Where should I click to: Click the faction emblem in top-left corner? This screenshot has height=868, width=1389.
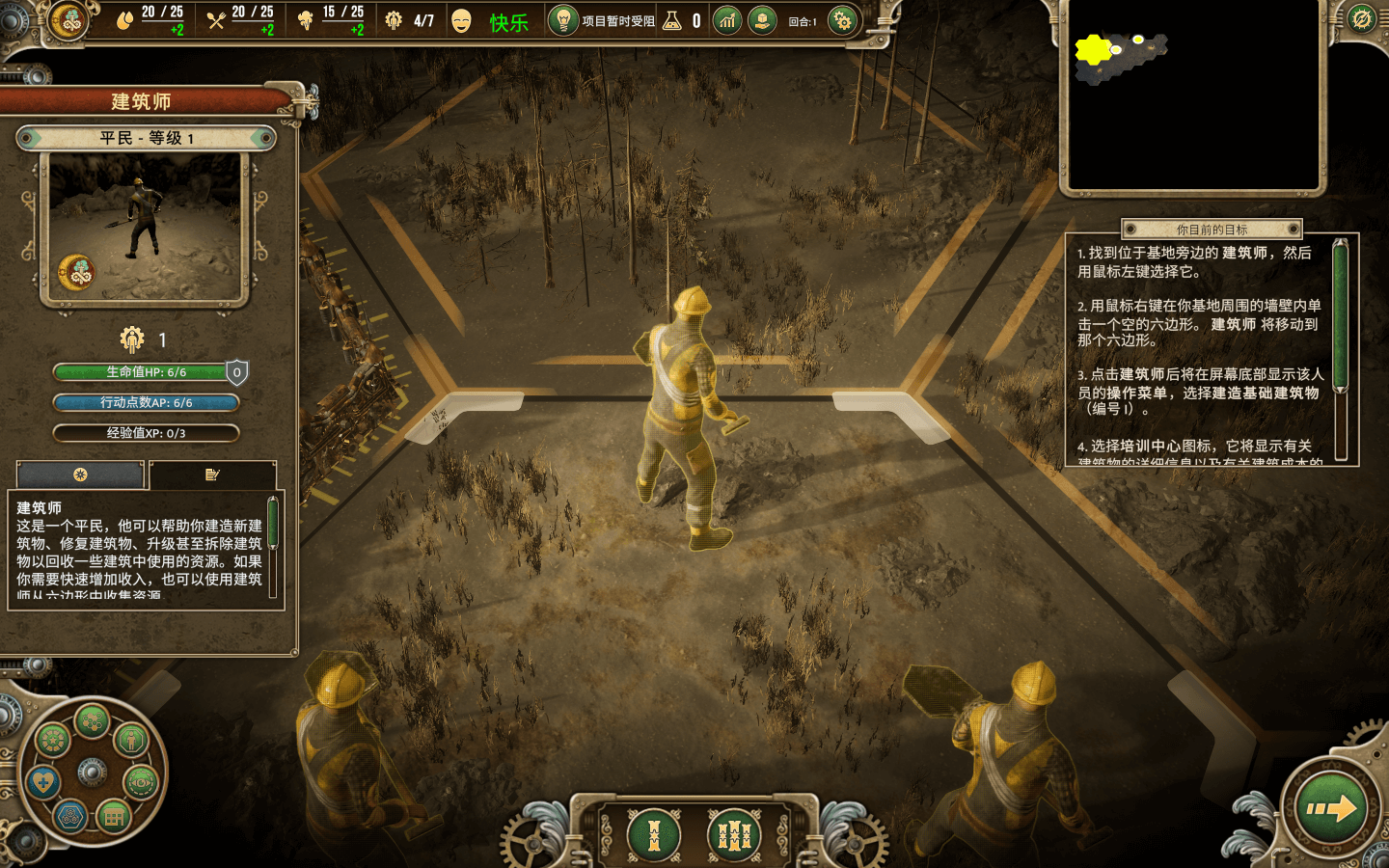[x=69, y=20]
